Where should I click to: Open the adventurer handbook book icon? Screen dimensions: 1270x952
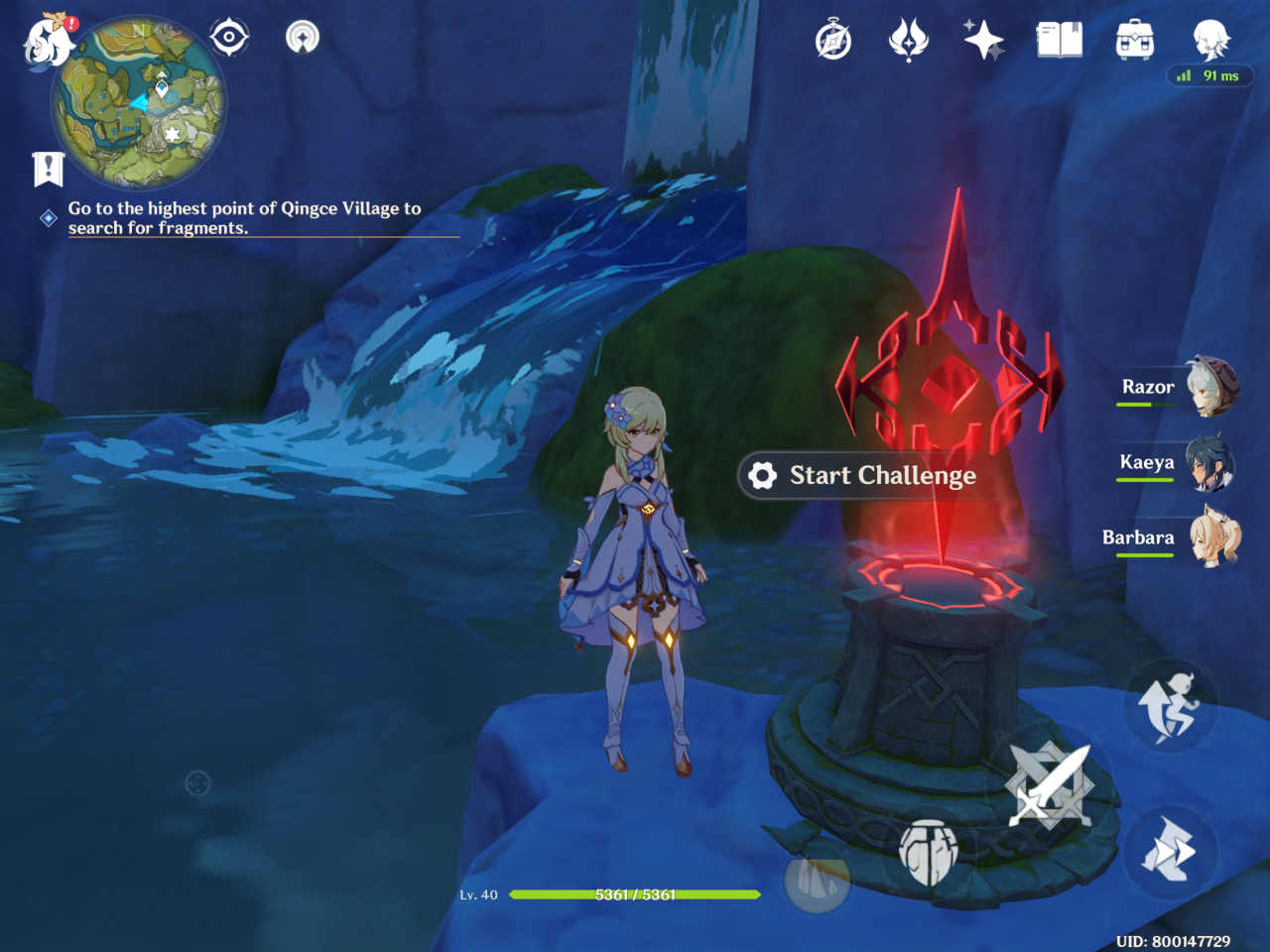pos(1059,41)
